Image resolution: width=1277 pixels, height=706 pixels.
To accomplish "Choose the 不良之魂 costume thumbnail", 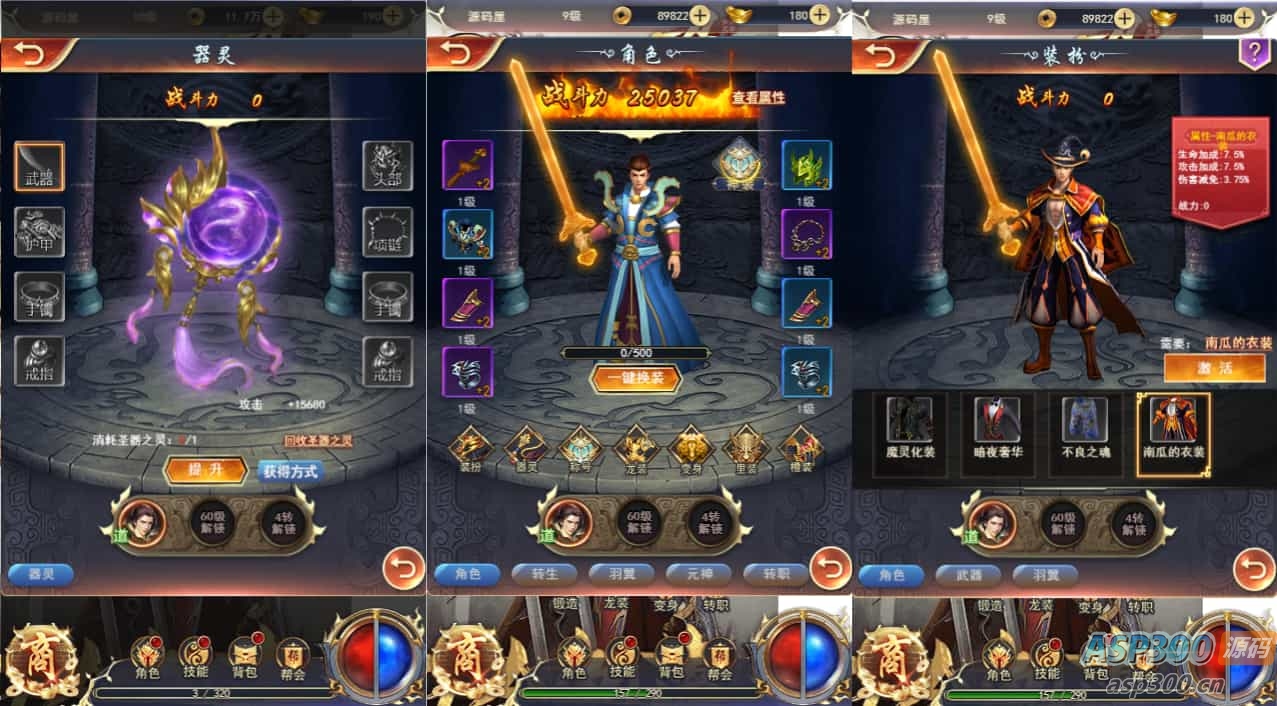I will [x=1085, y=428].
